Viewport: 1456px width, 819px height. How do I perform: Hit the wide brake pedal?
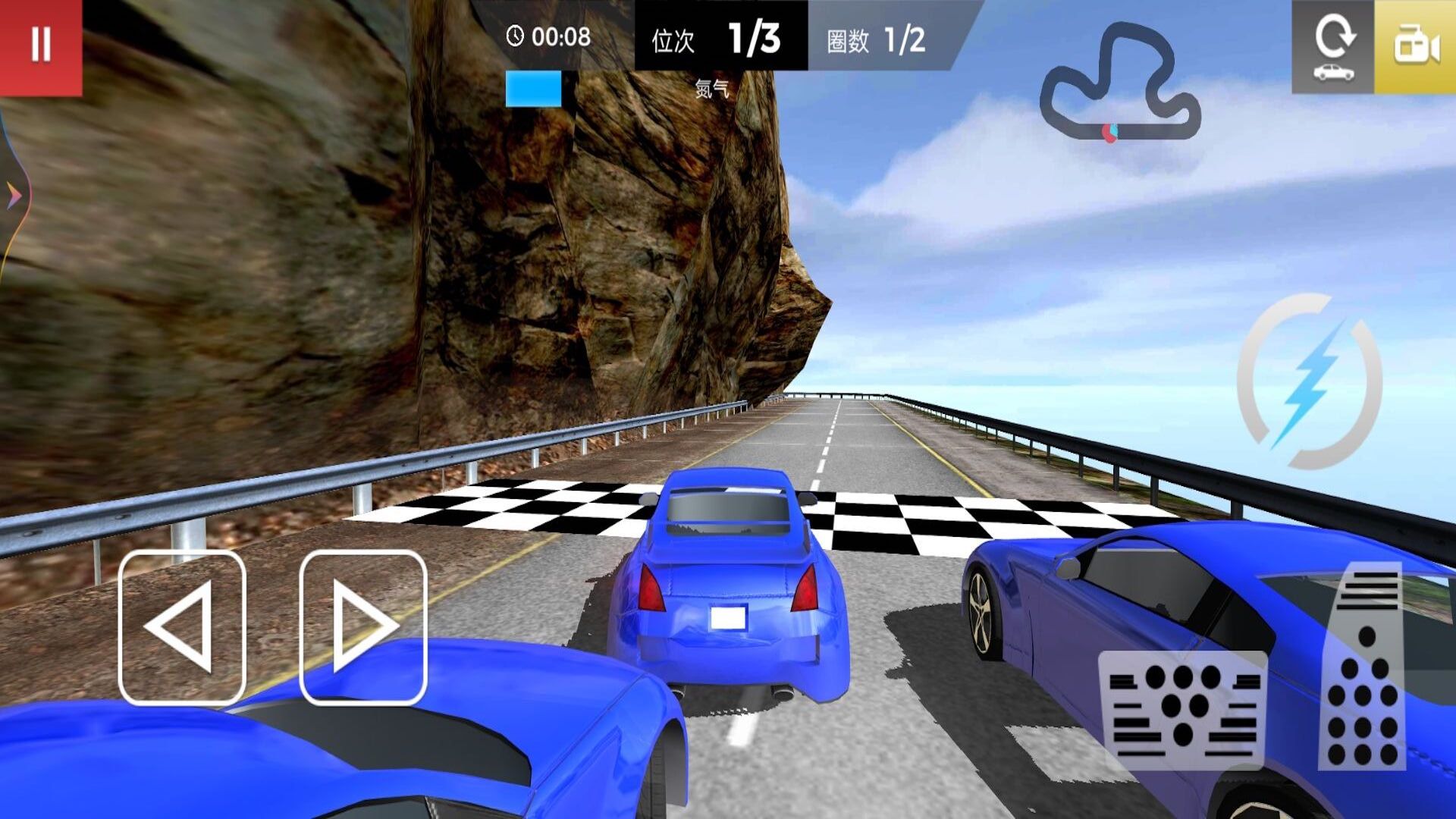click(1181, 710)
